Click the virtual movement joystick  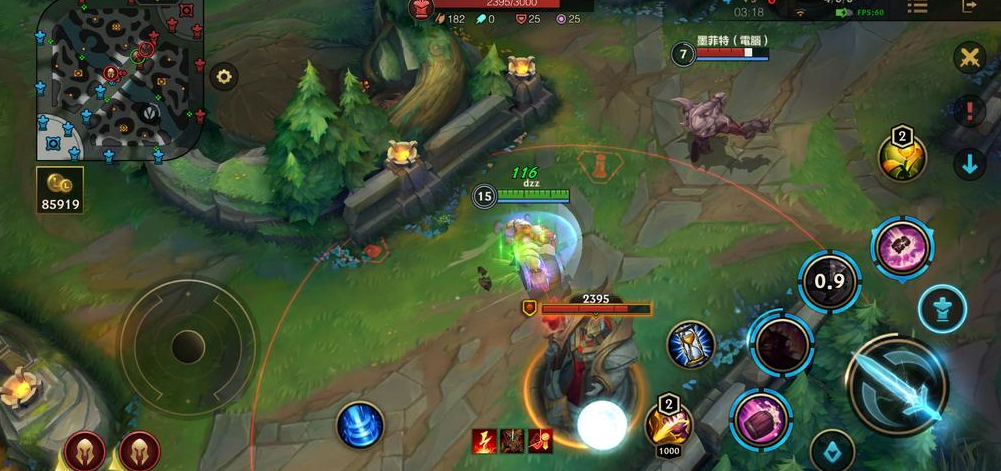(188, 346)
